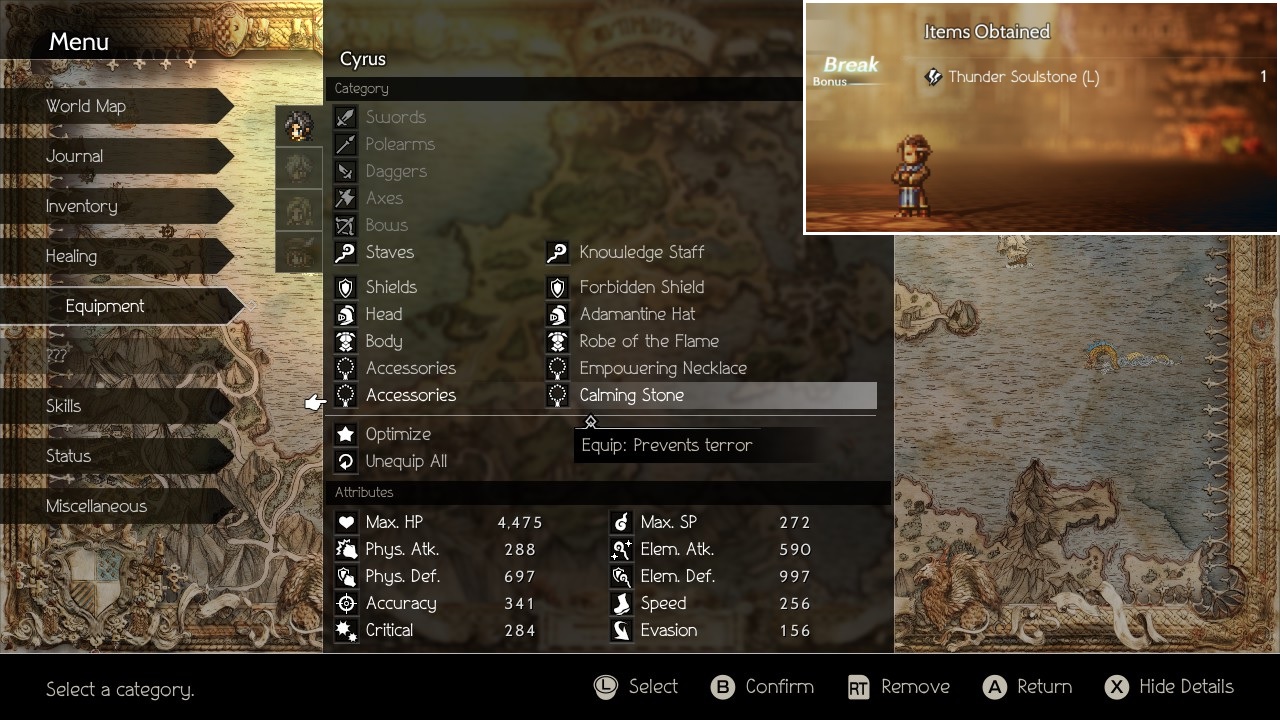Click the equipped Knowledge Staff
The height and width of the screenshot is (720, 1280).
tap(641, 253)
